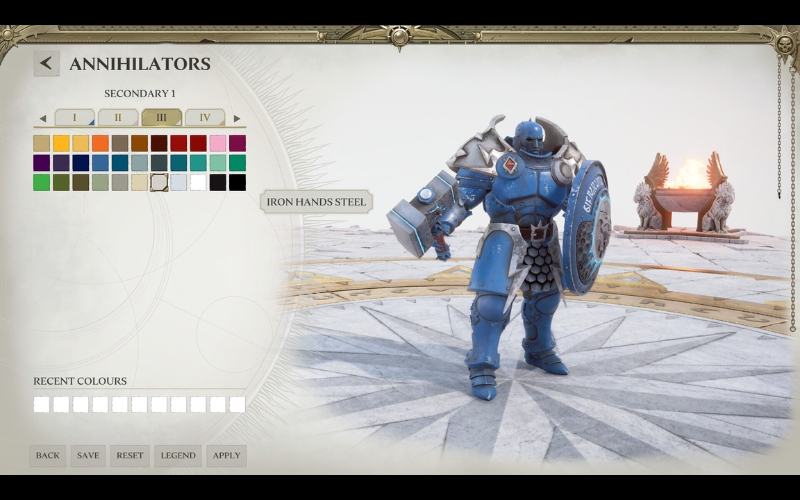This screenshot has width=800, height=500.
Task: Apply the chosen colours
Action: pyautogui.click(x=227, y=456)
